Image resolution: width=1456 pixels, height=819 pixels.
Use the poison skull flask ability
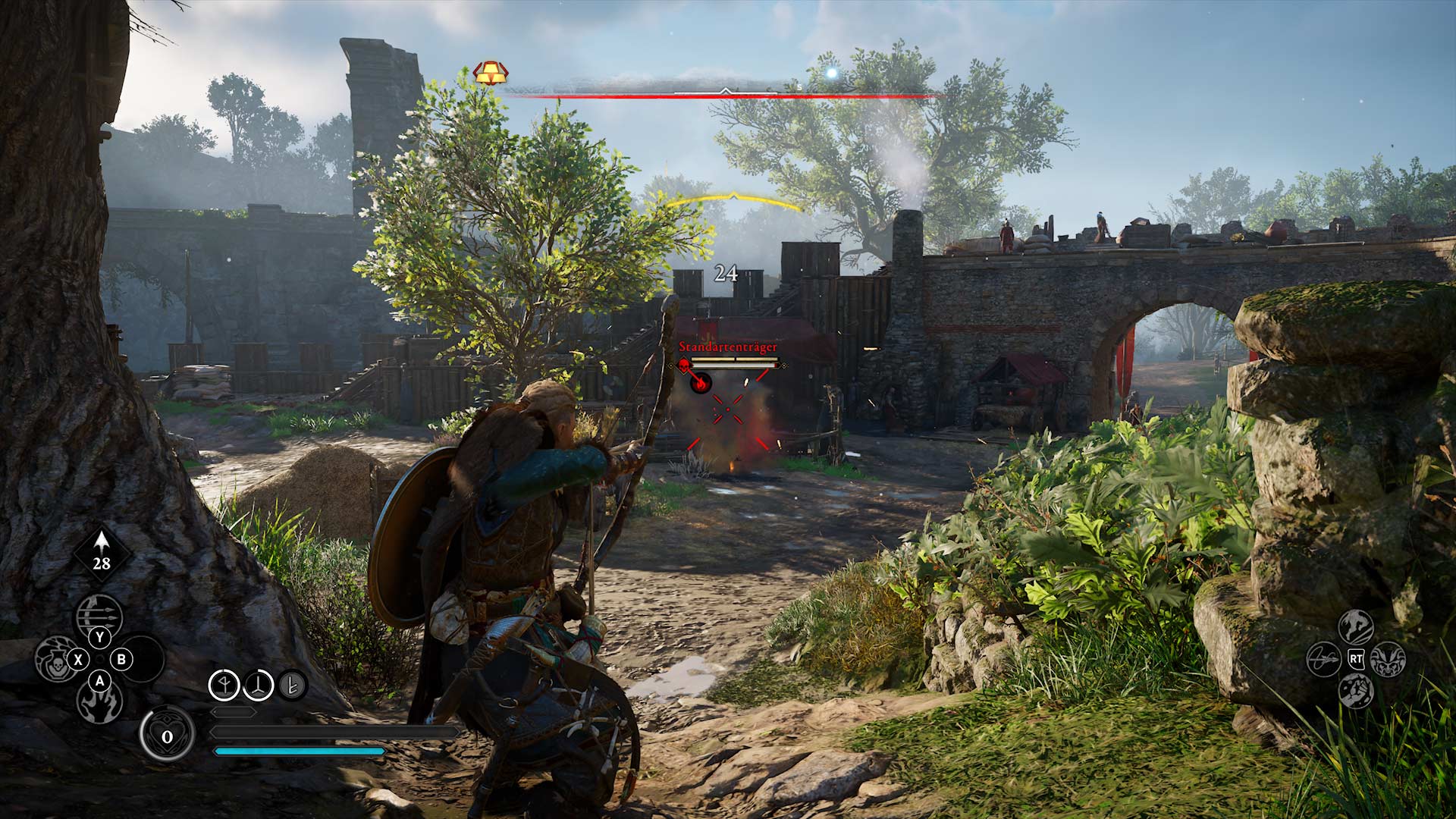point(55,658)
